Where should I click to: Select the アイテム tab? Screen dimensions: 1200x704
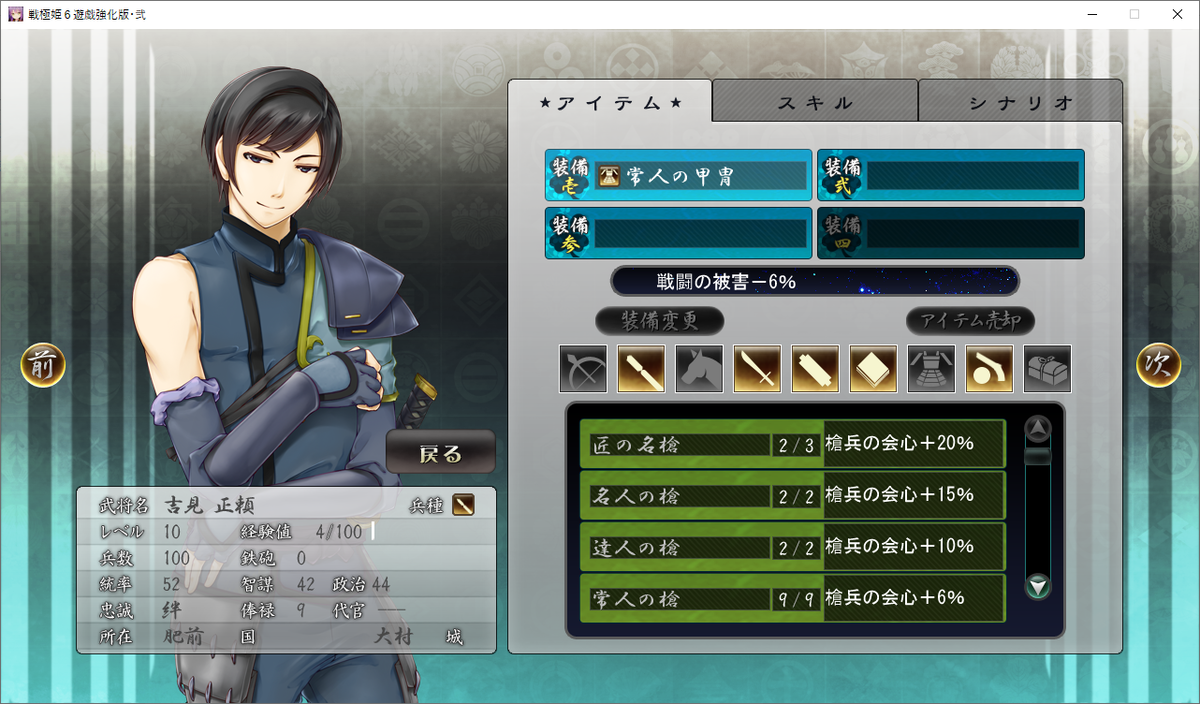click(610, 102)
